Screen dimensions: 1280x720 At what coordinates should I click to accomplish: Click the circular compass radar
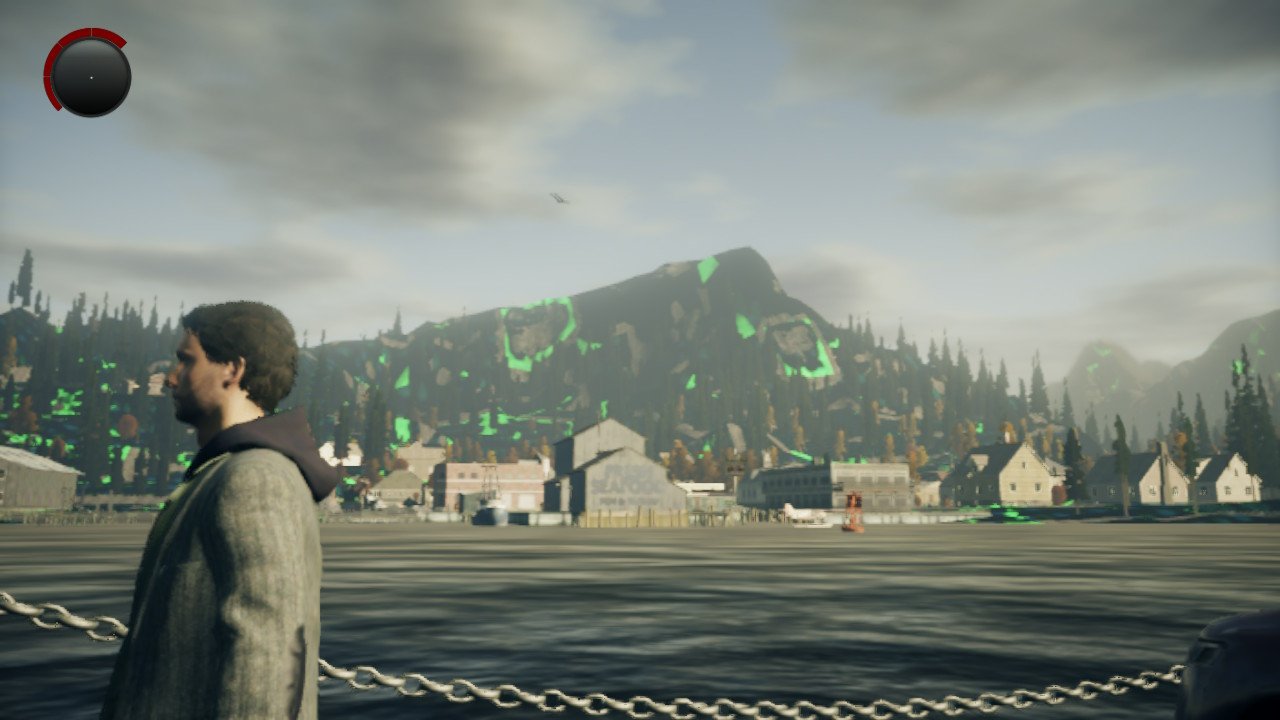pyautogui.click(x=90, y=76)
